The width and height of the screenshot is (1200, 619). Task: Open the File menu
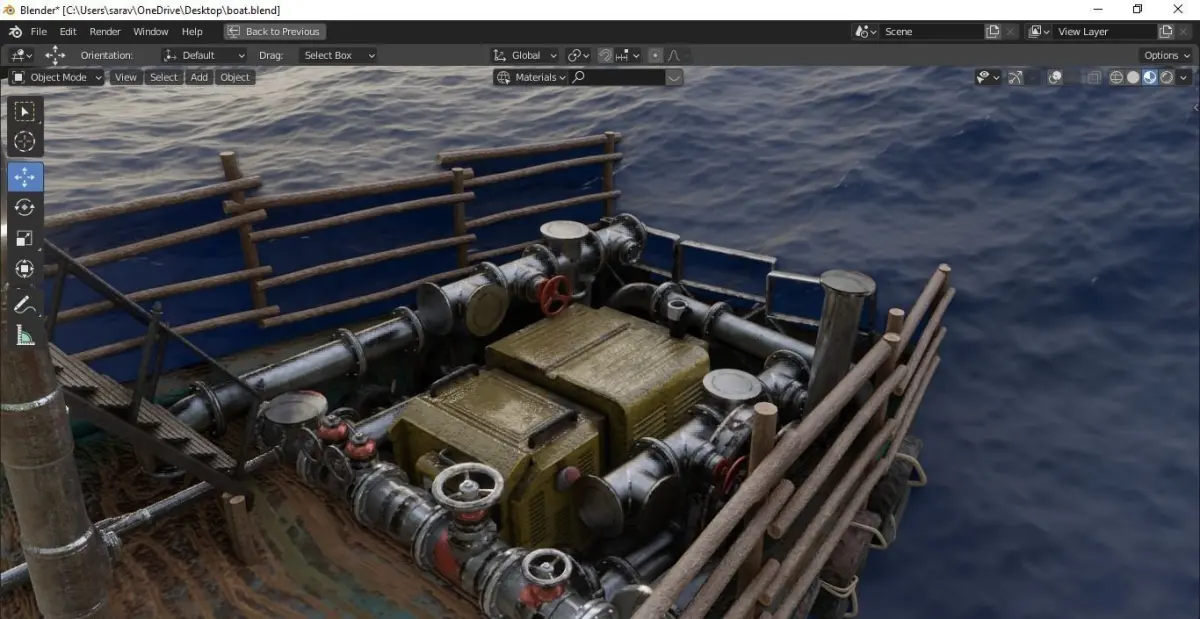tap(39, 32)
